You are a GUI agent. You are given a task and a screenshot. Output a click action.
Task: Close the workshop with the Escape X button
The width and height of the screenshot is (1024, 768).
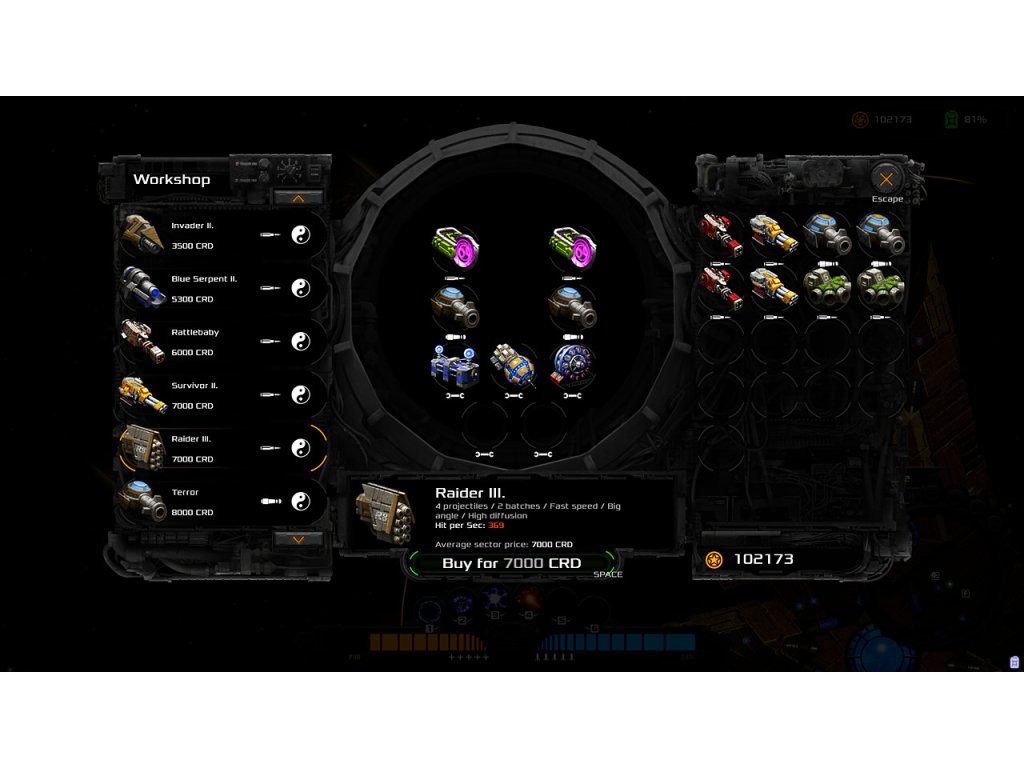[x=886, y=180]
